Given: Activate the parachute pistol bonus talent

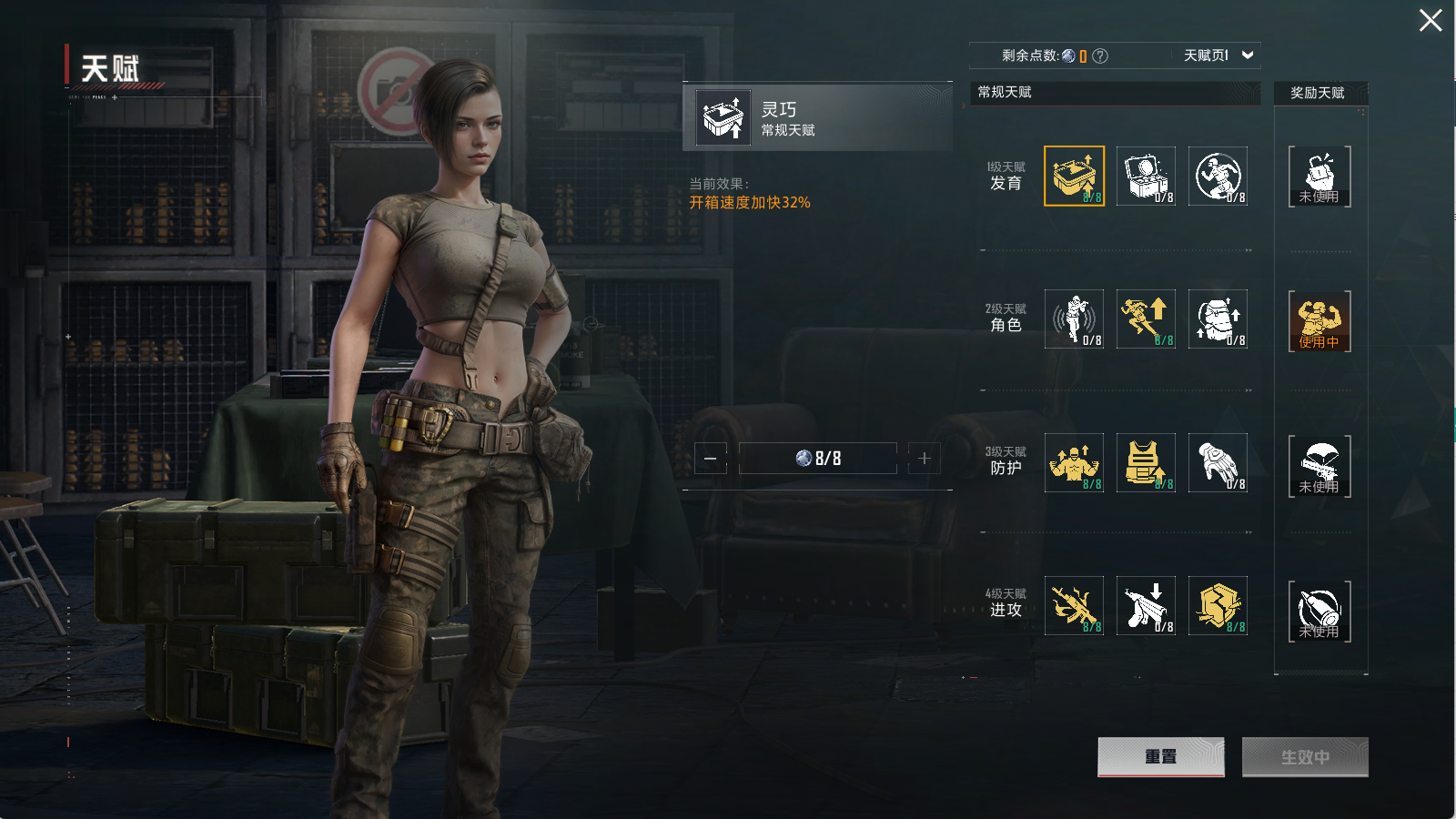Looking at the screenshot, I should (1319, 466).
